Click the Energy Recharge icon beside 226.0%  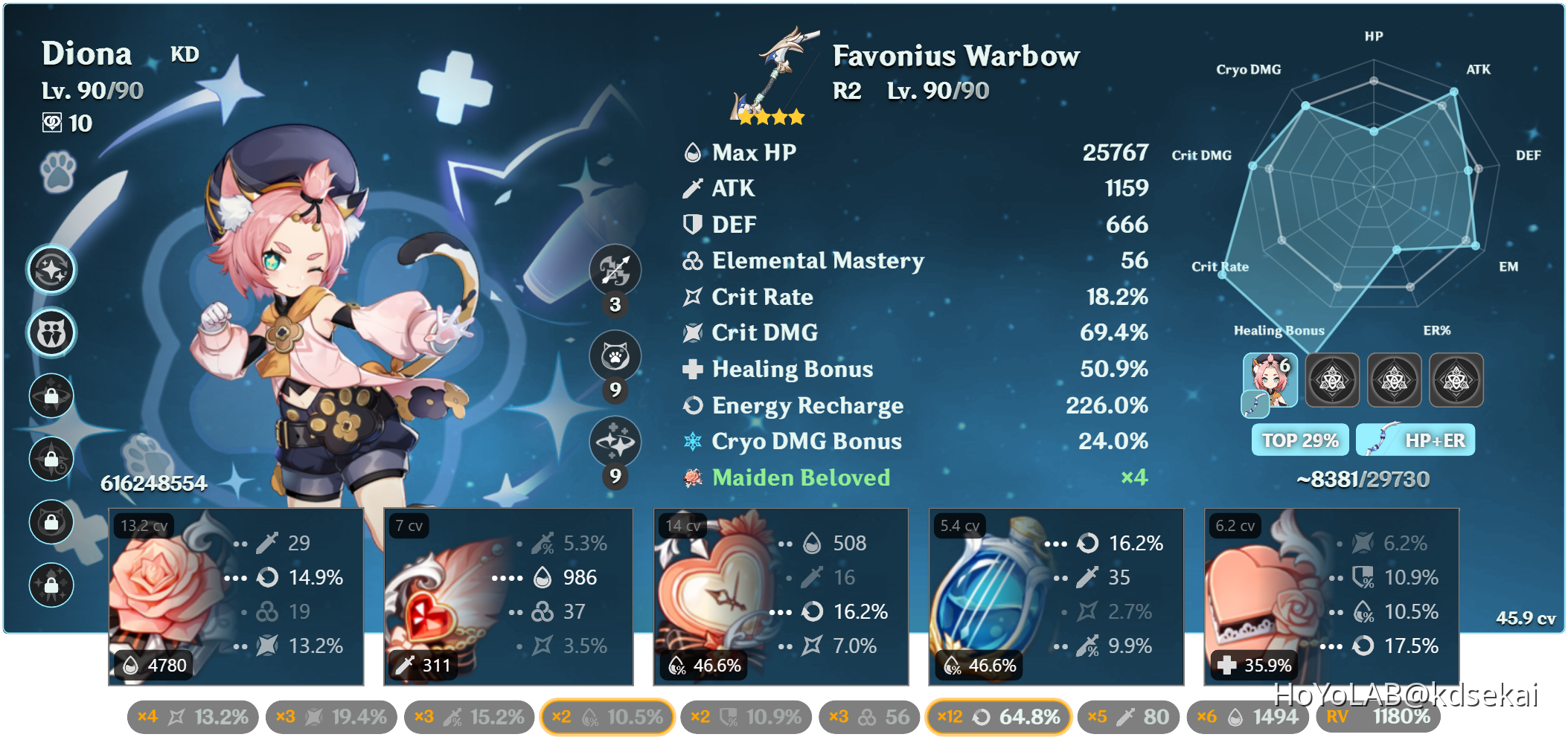coord(691,406)
